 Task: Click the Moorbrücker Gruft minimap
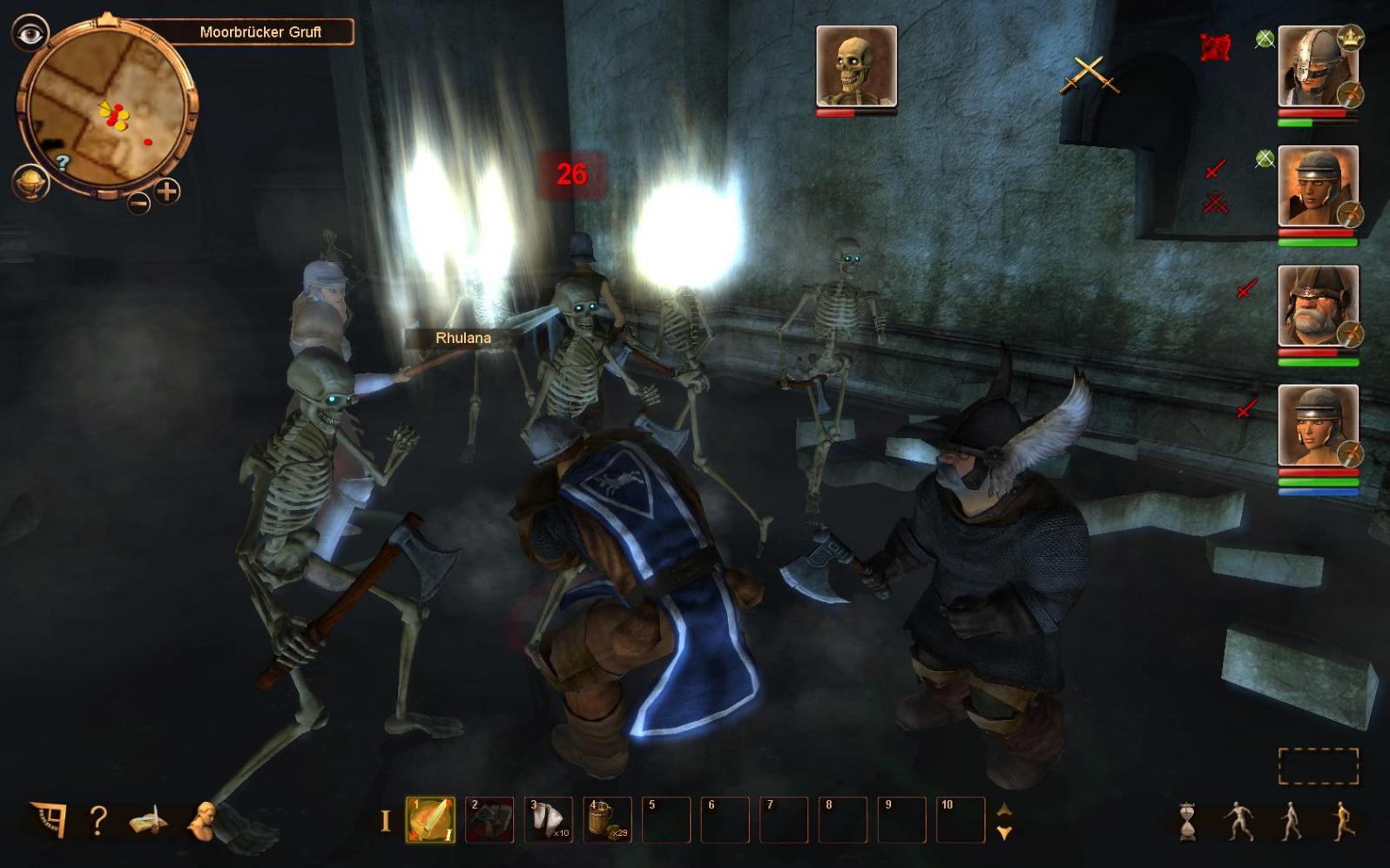point(105,109)
